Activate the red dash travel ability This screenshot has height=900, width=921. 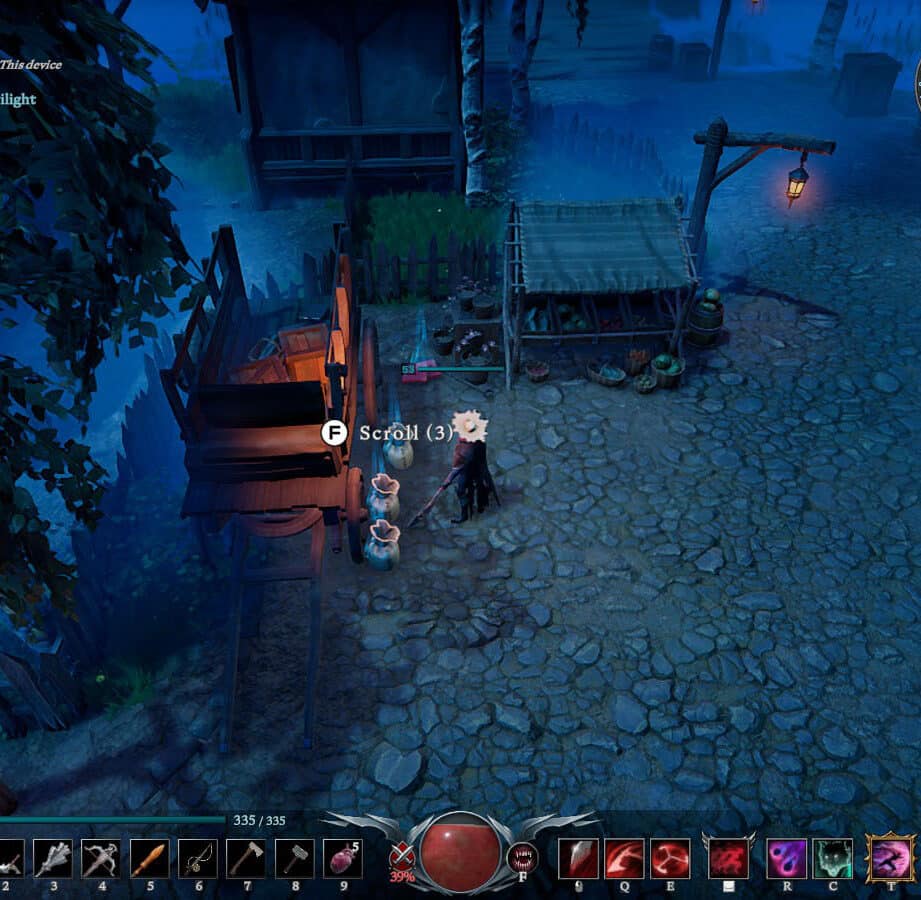[728, 858]
